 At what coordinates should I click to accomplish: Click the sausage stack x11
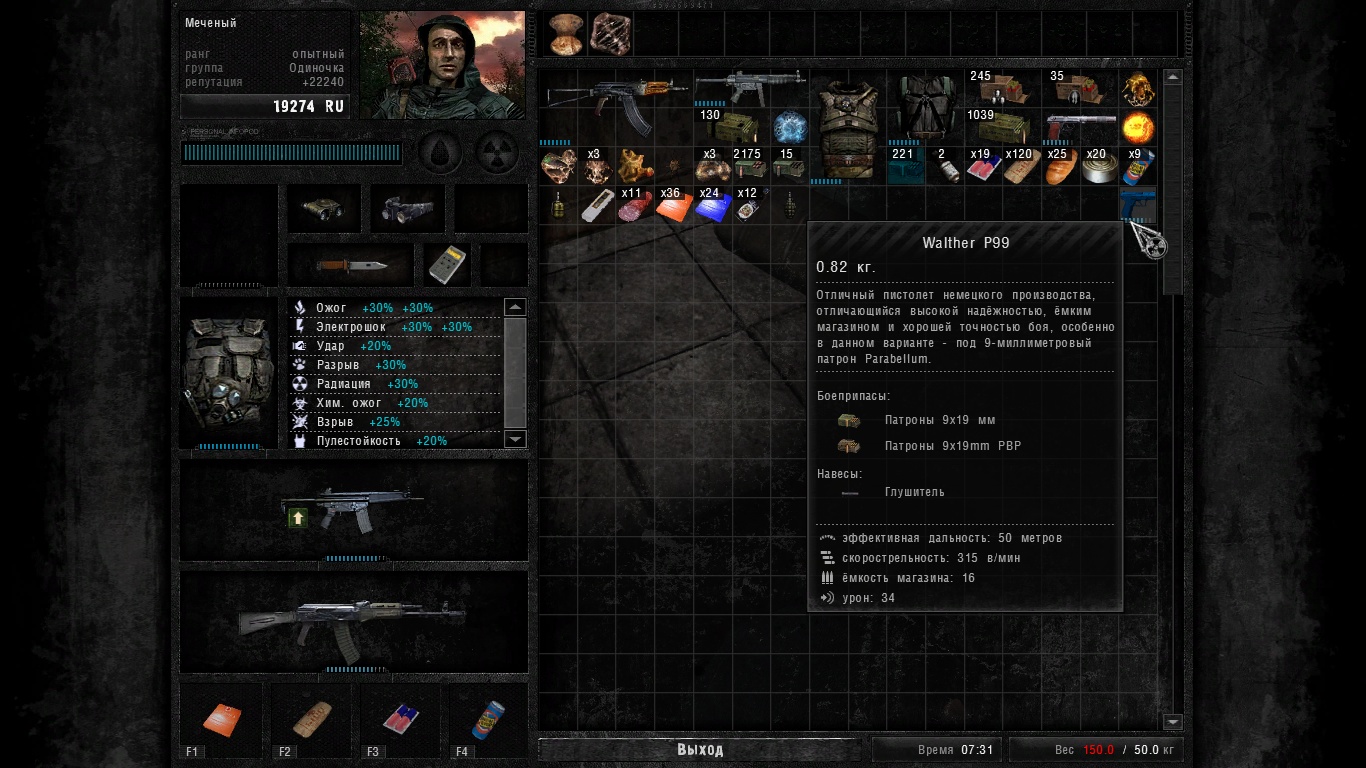tap(635, 206)
